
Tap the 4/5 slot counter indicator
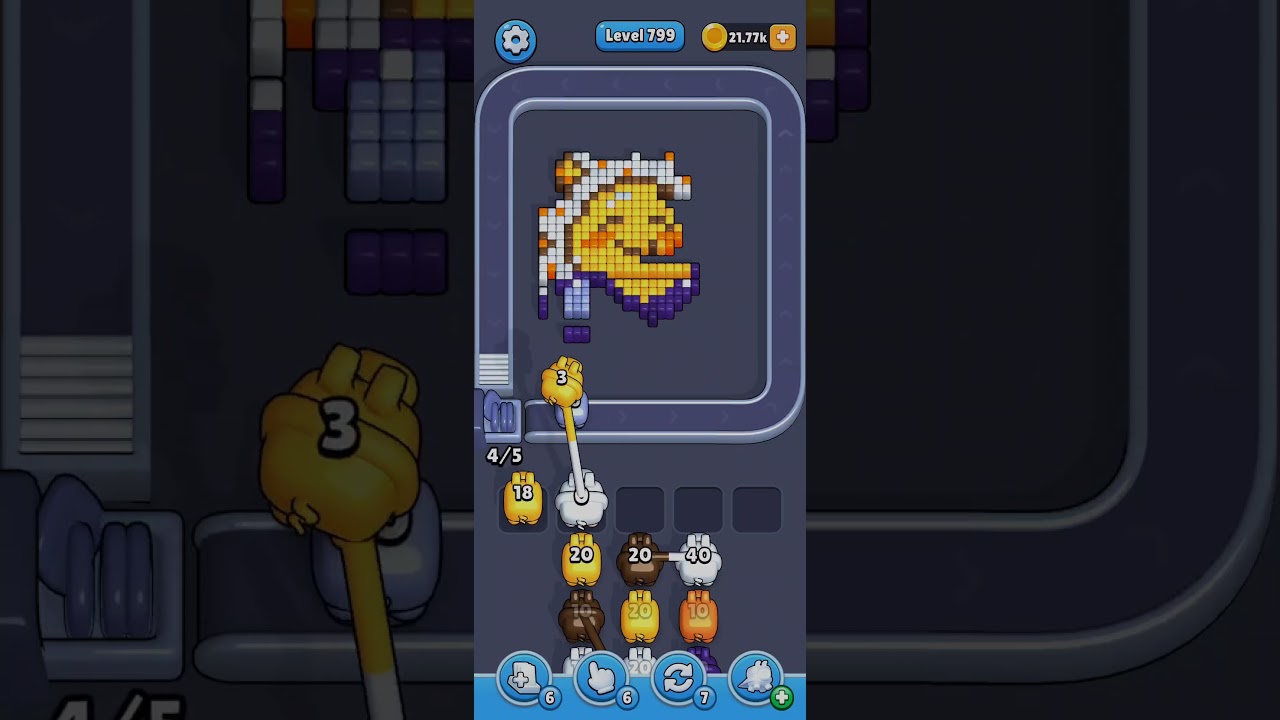click(505, 456)
